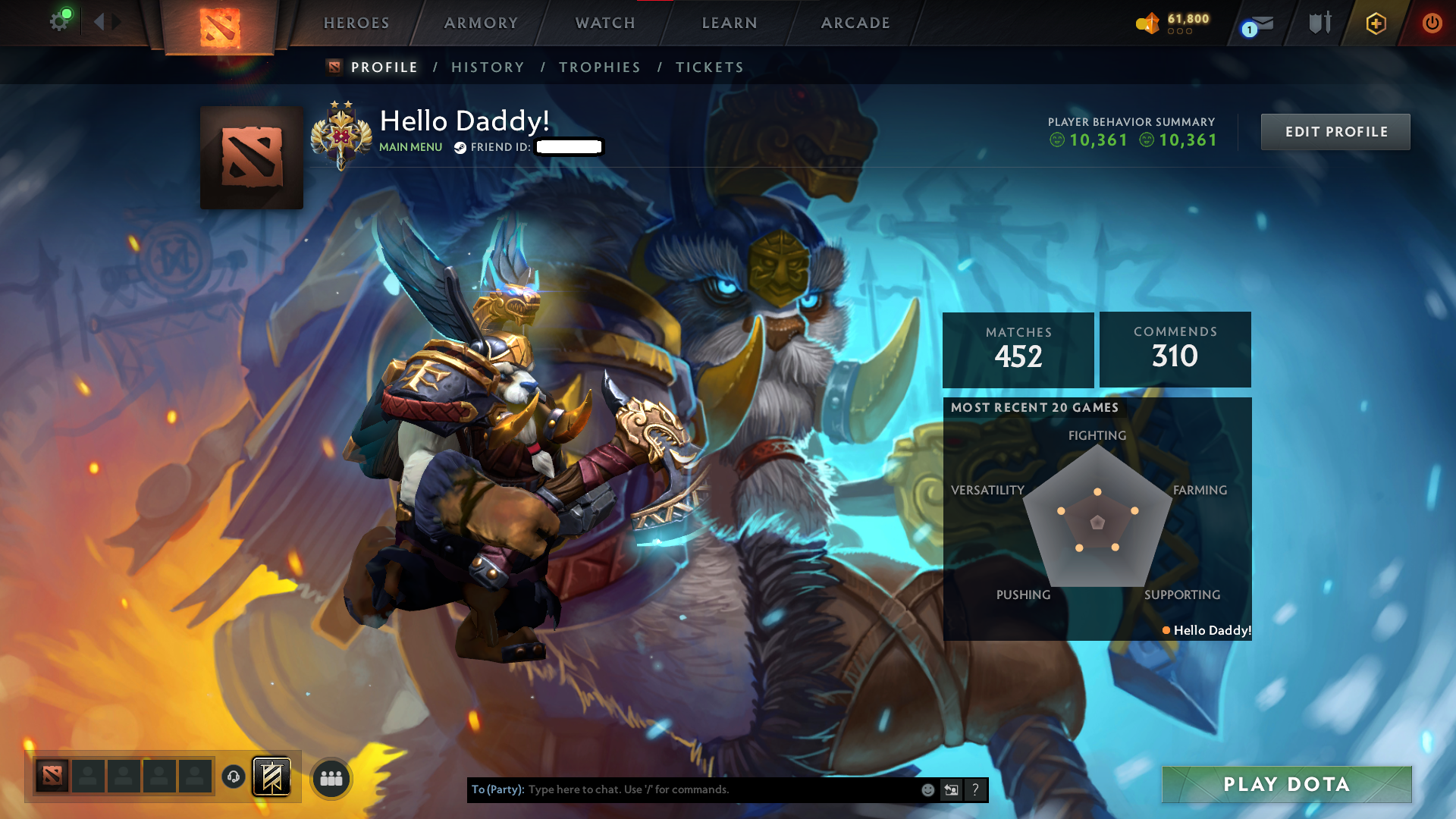Click the shield and sword loadout icon
1456x819 pixels.
[1319, 23]
